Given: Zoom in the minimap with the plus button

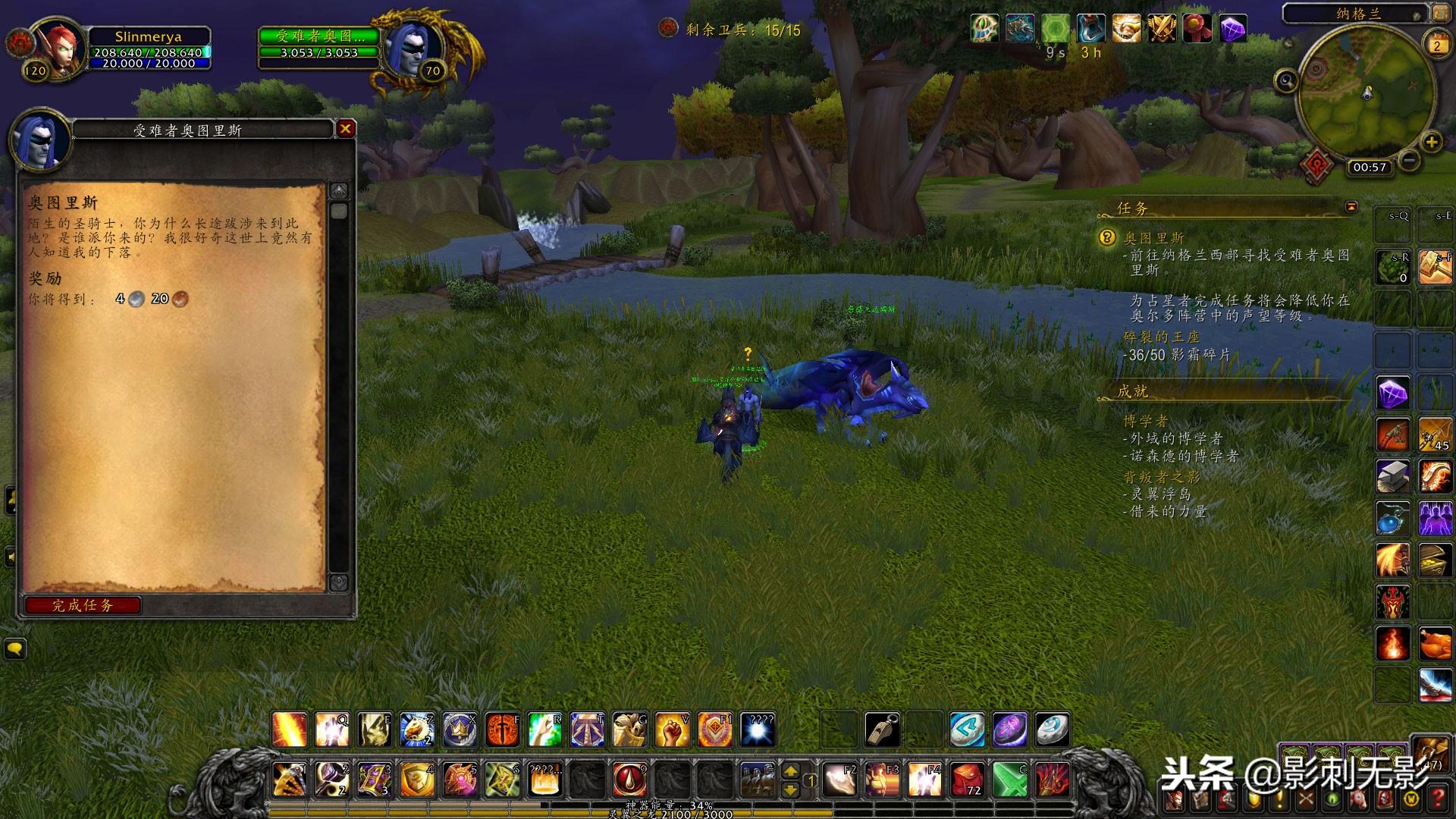Looking at the screenshot, I should click(x=1431, y=142).
